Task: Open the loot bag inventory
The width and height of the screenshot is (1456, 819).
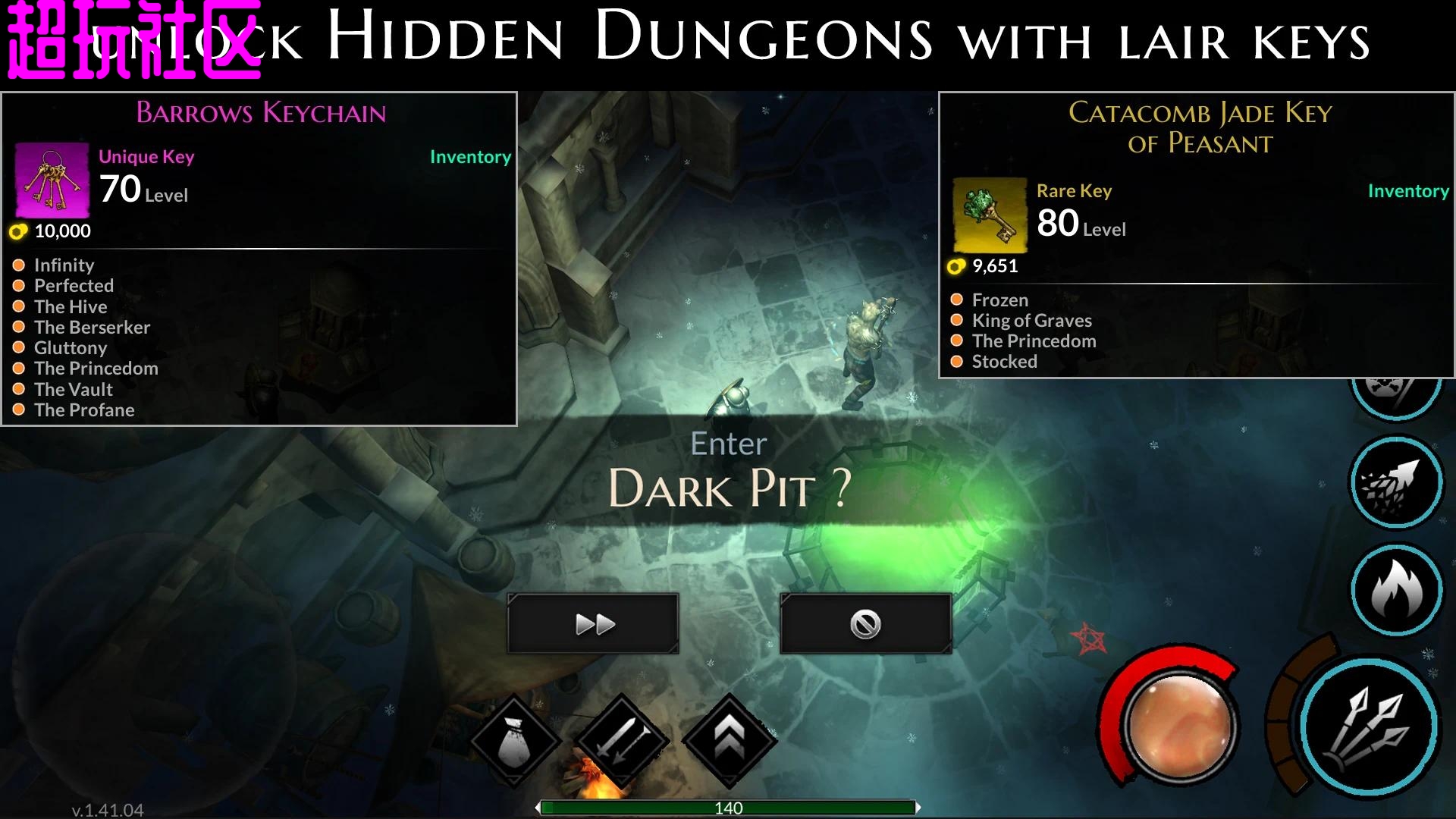Action: [516, 740]
